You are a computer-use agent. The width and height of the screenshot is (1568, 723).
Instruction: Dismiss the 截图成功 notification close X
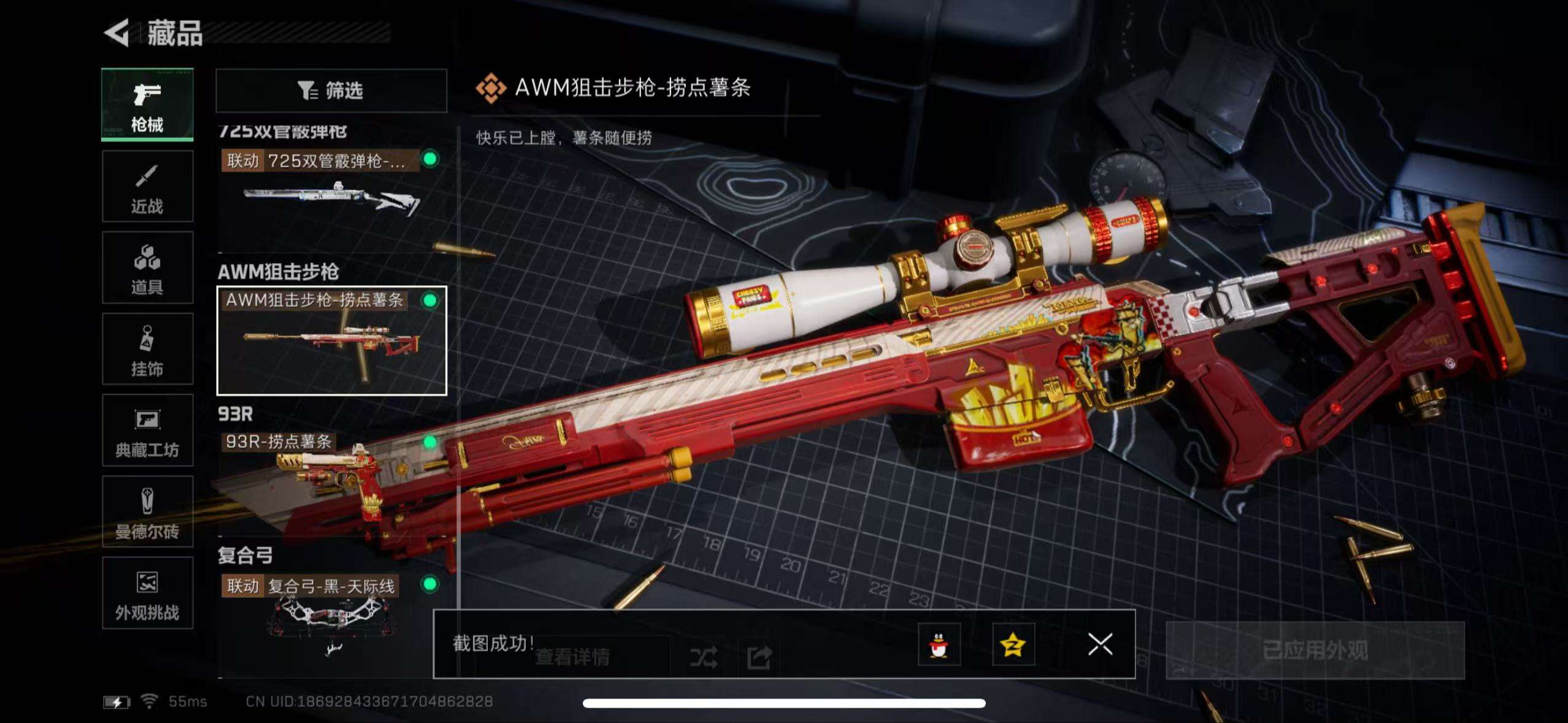(1102, 644)
